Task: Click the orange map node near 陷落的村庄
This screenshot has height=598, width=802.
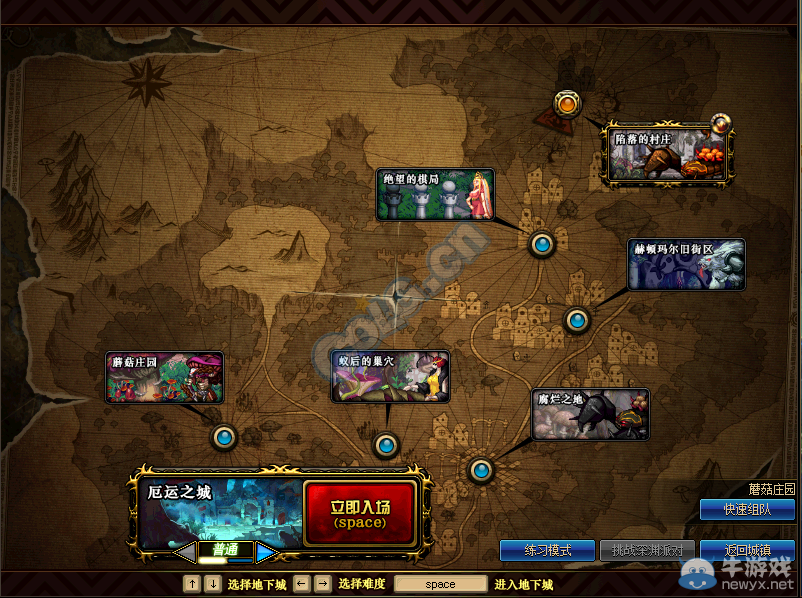Action: (x=567, y=104)
